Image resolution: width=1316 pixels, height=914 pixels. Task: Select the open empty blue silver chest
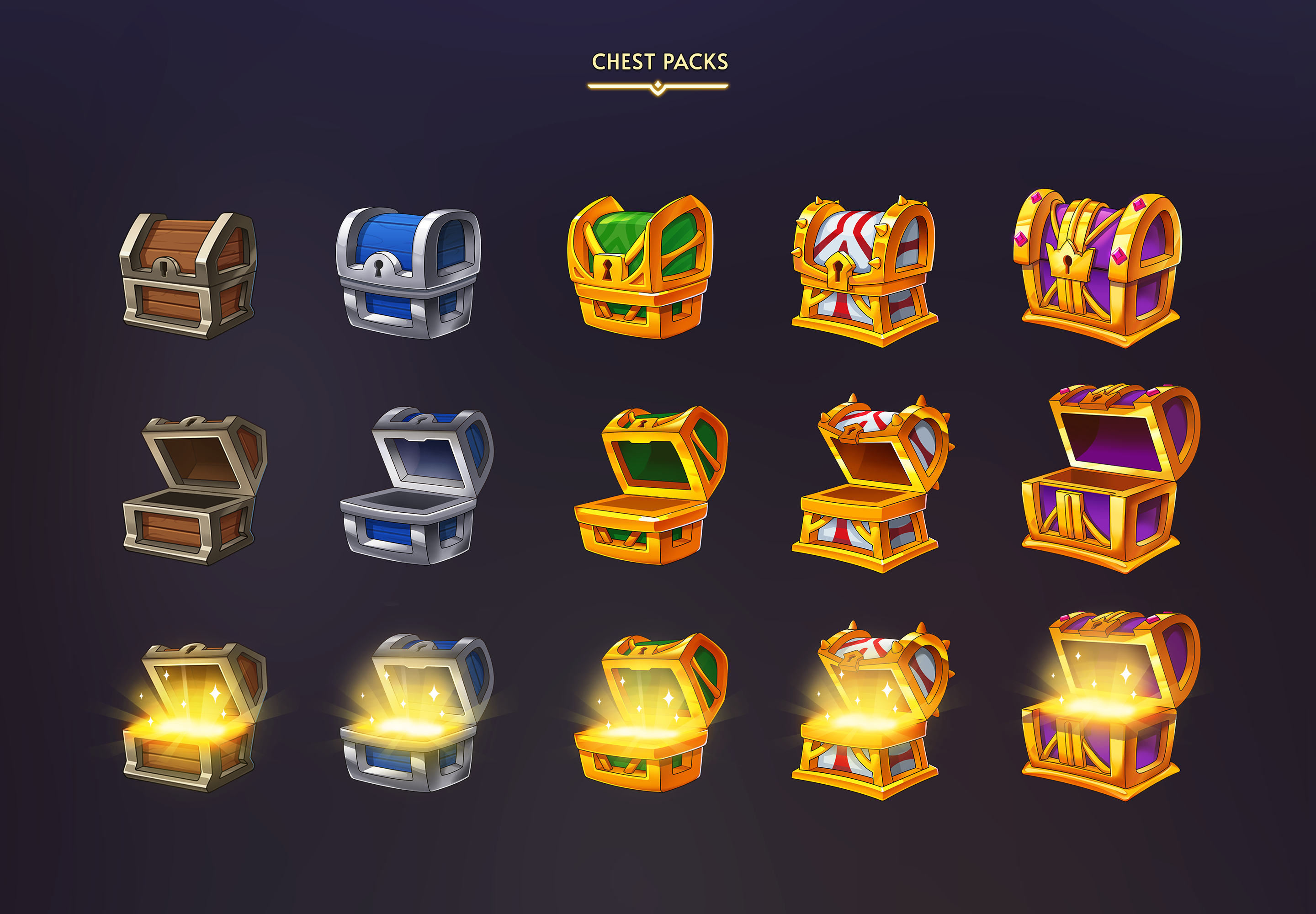click(x=417, y=486)
